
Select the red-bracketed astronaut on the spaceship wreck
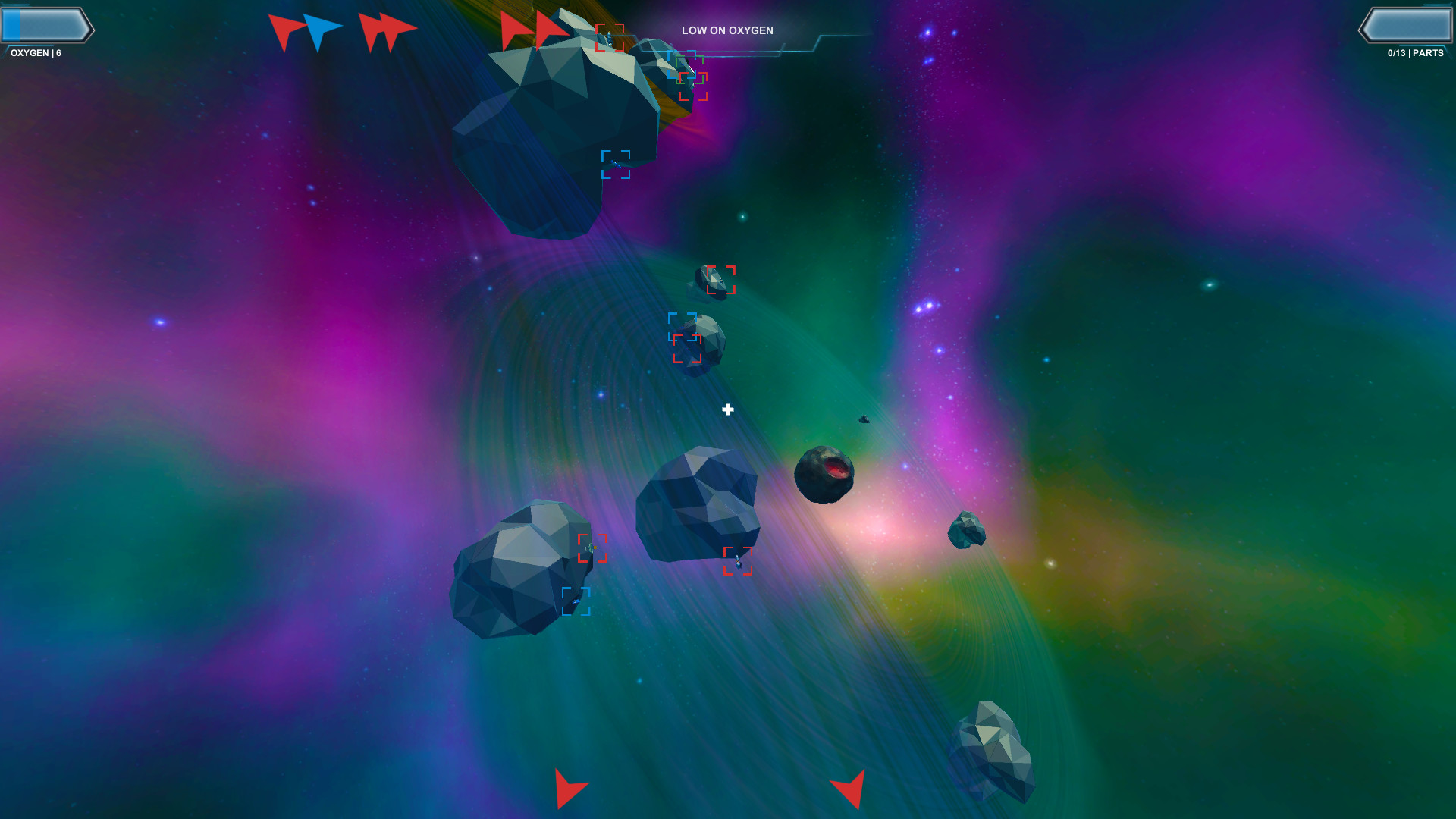611,38
